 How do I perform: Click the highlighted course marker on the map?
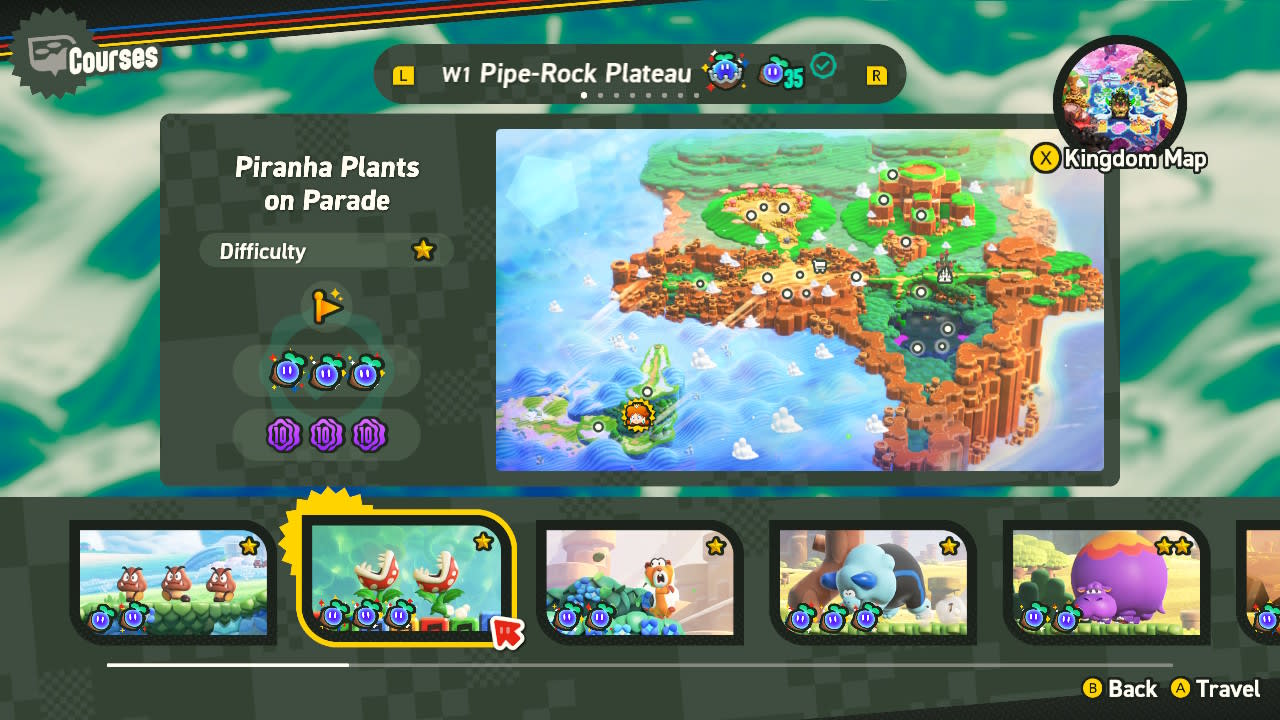tap(637, 415)
